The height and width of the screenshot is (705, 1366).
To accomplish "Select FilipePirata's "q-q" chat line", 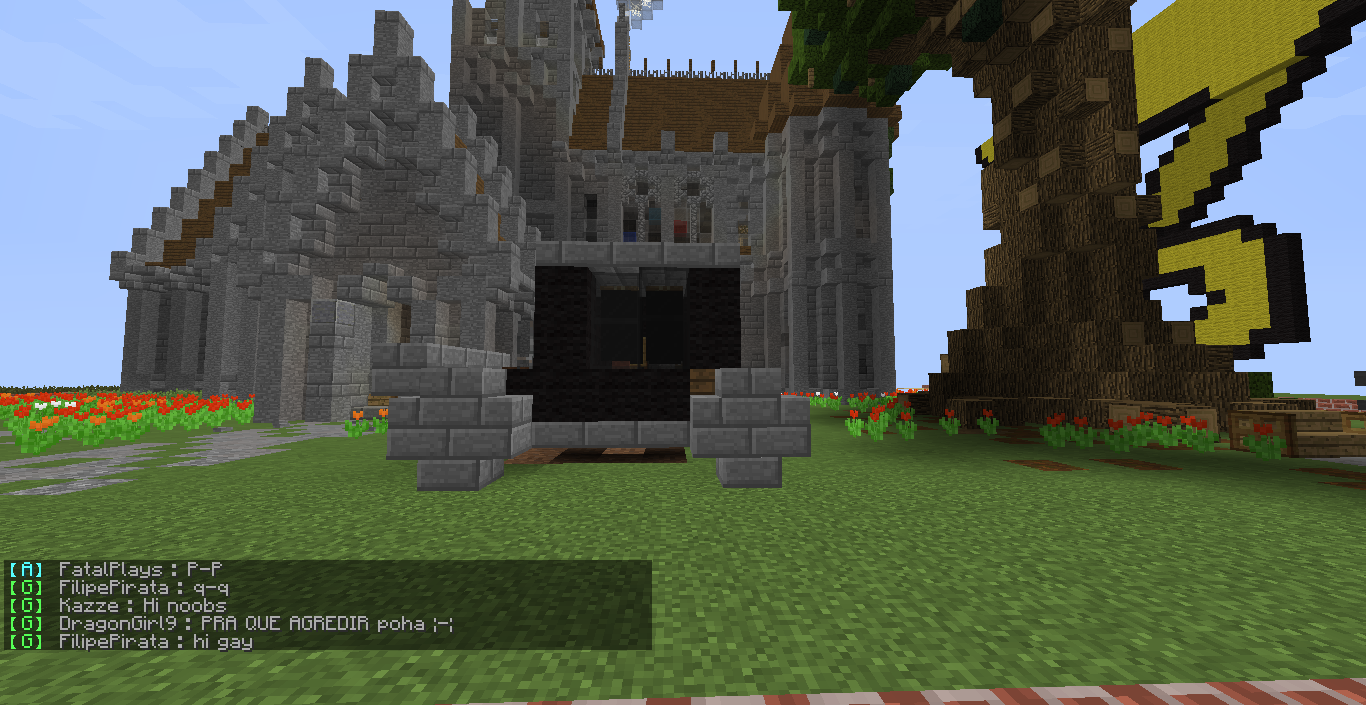I will click(x=143, y=588).
